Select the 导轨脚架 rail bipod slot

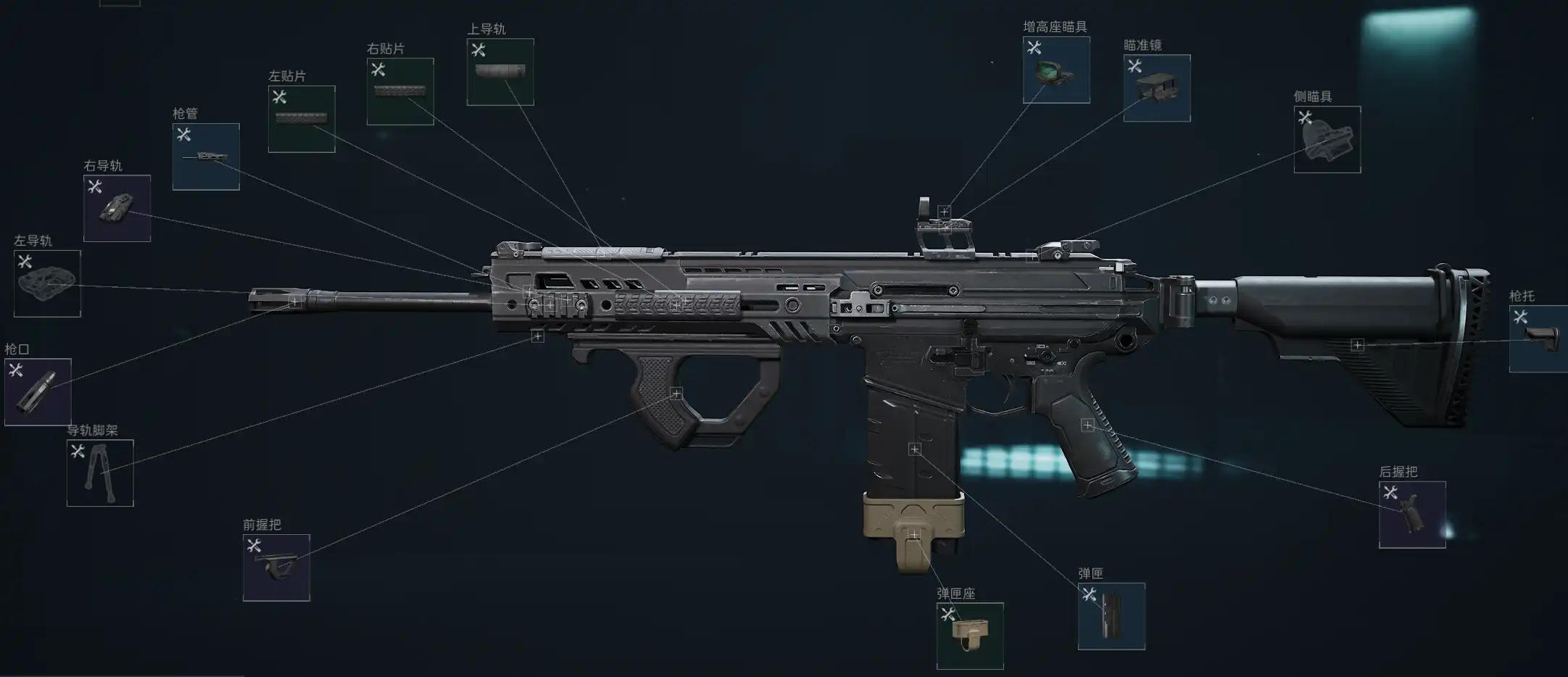(x=100, y=473)
